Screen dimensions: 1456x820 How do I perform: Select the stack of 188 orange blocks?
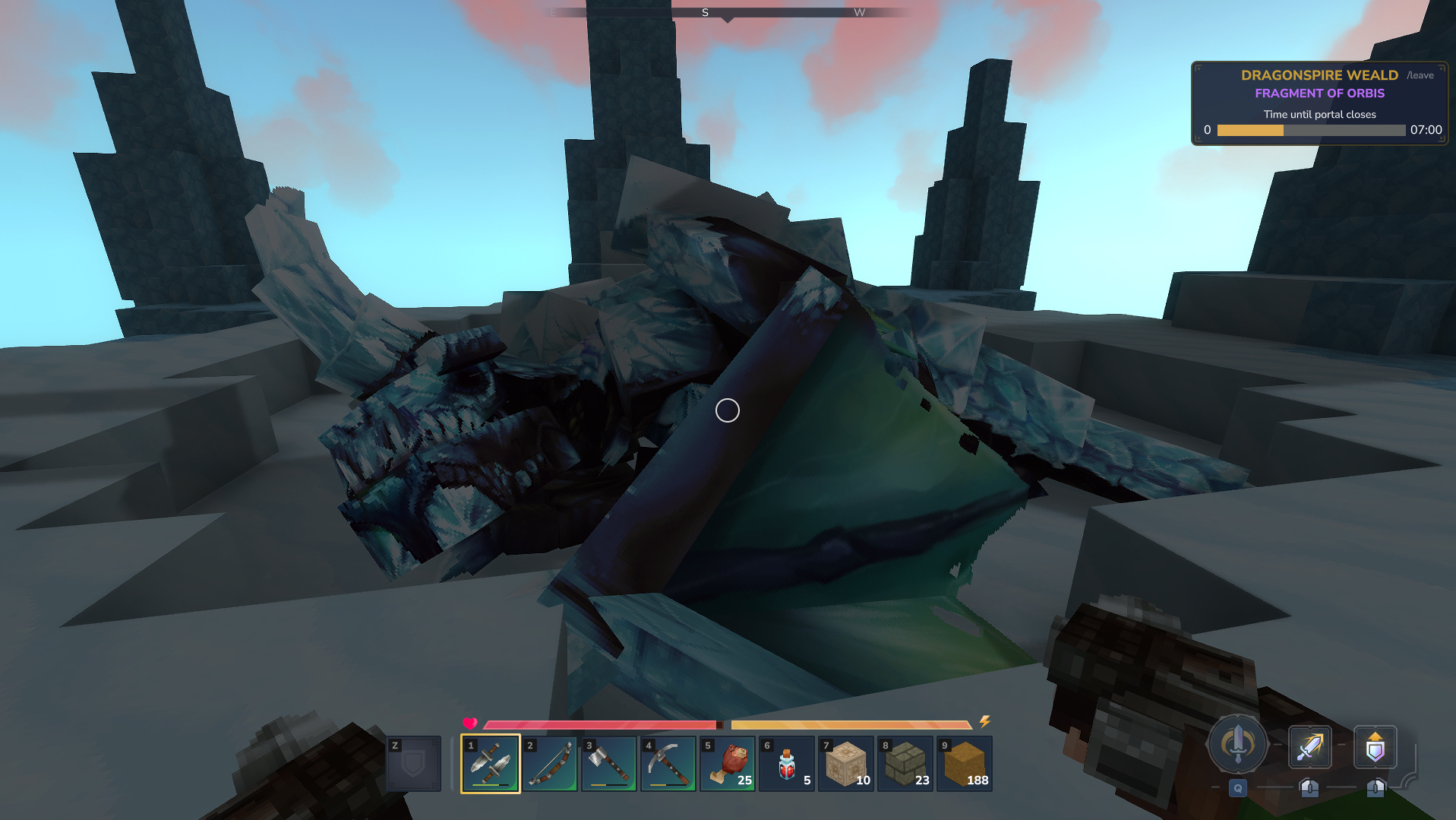click(964, 763)
